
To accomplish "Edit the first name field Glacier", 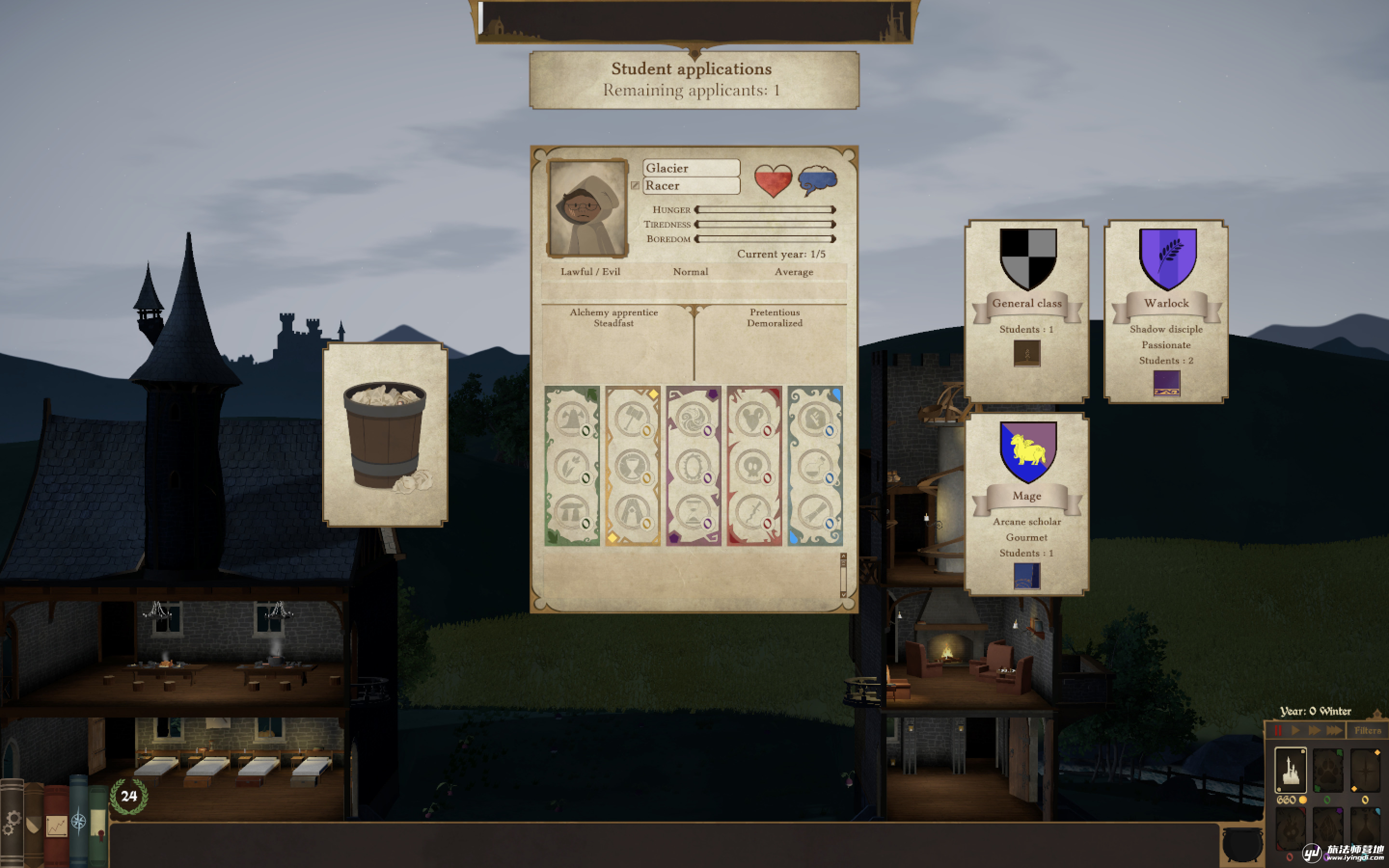I will (691, 168).
